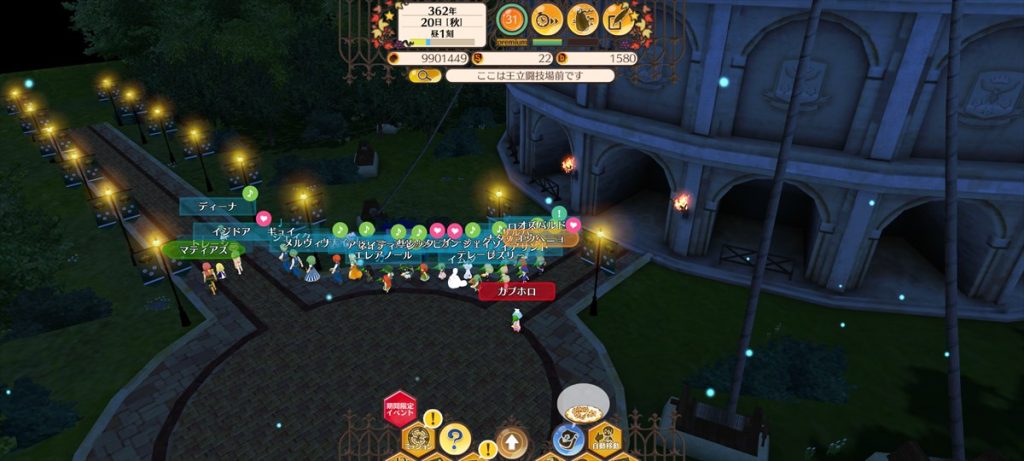Open the day 31 calendar icon
The image size is (1024, 461).
point(512,18)
